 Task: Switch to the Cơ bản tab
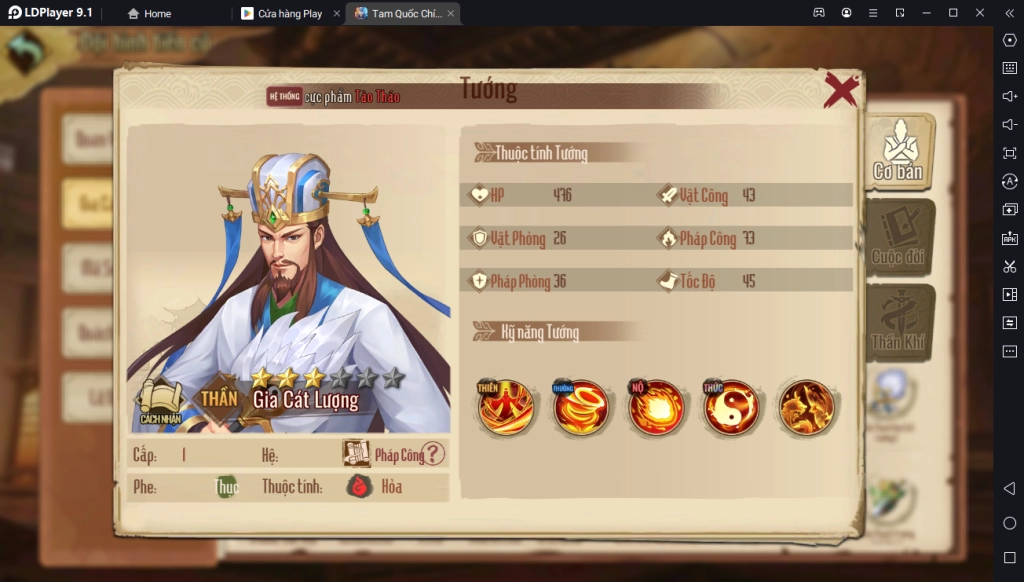click(899, 153)
